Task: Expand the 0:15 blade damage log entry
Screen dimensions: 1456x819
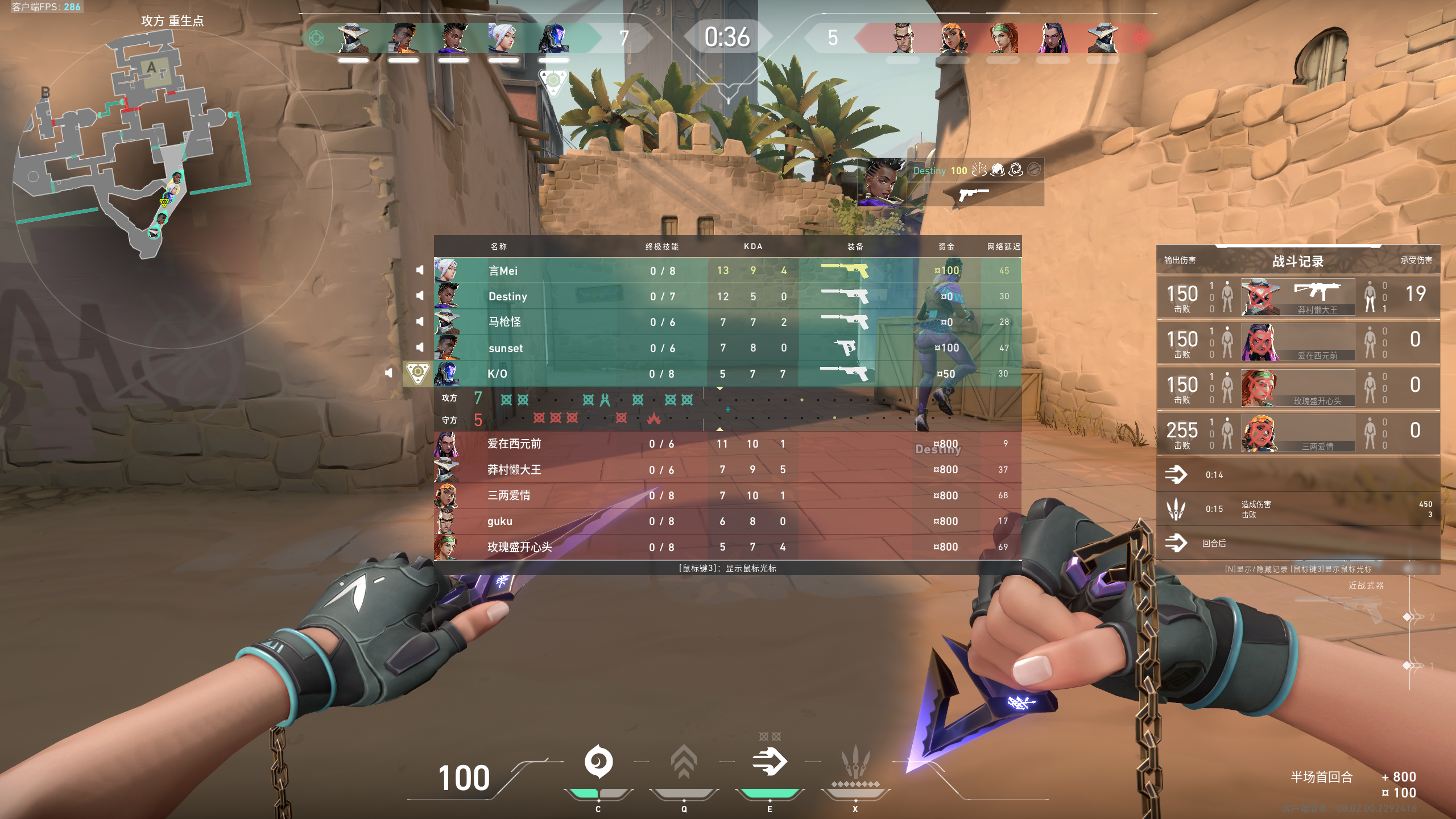Action: (x=1298, y=509)
